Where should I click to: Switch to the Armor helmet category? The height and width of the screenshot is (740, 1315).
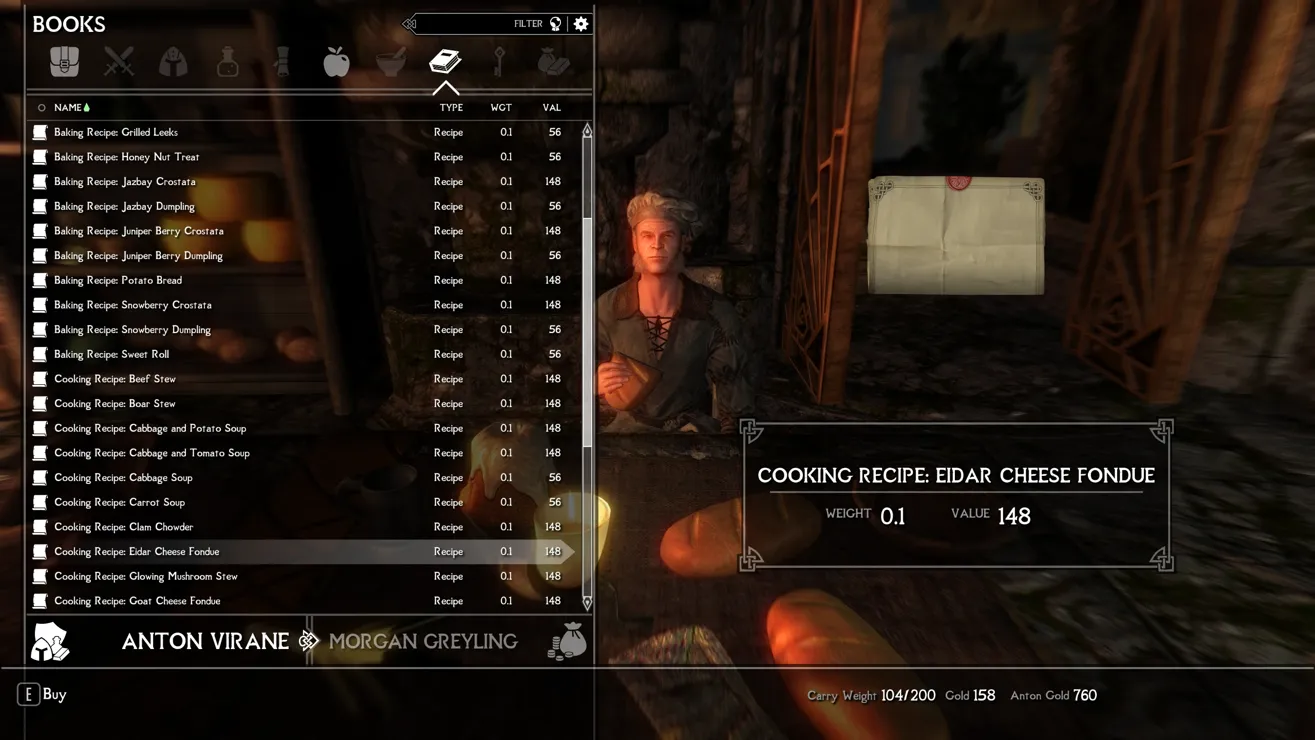tap(173, 62)
